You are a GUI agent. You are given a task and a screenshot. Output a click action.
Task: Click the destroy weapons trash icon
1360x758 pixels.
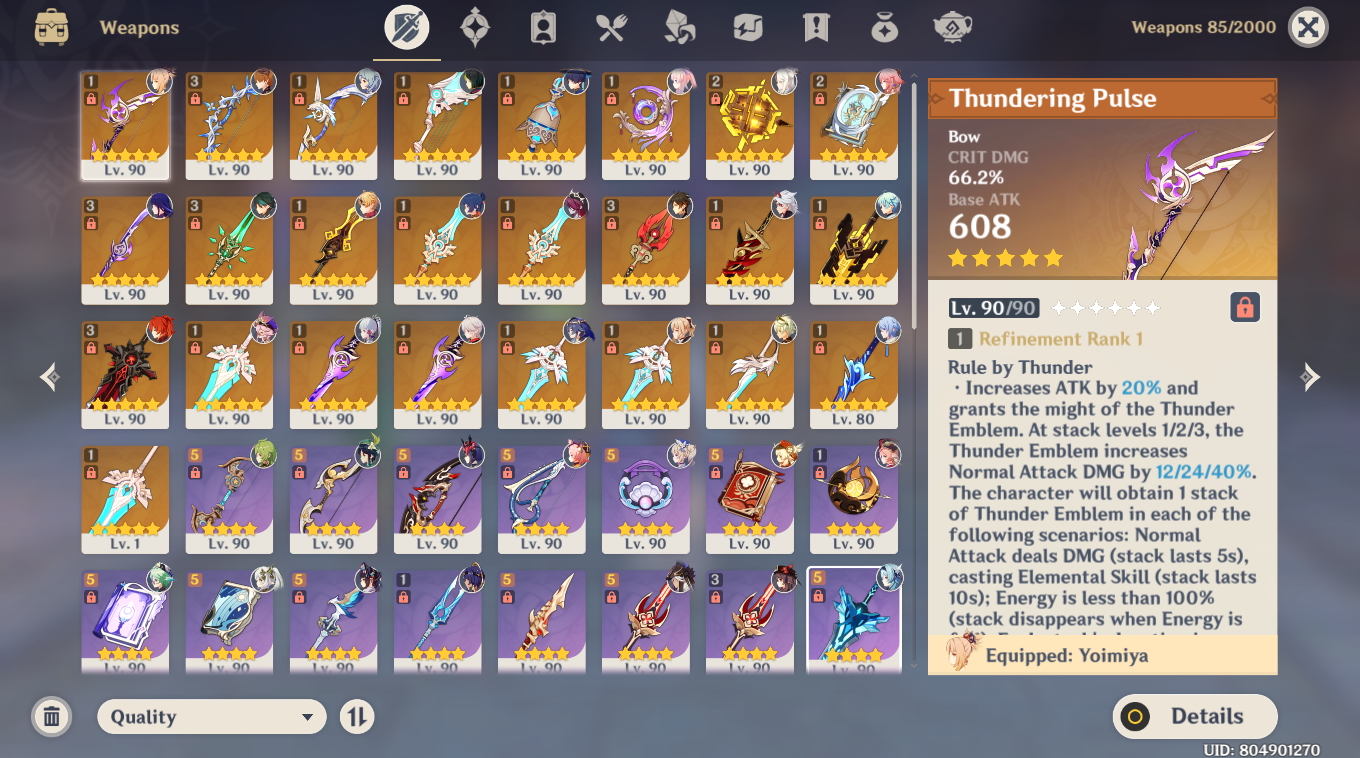coord(51,716)
